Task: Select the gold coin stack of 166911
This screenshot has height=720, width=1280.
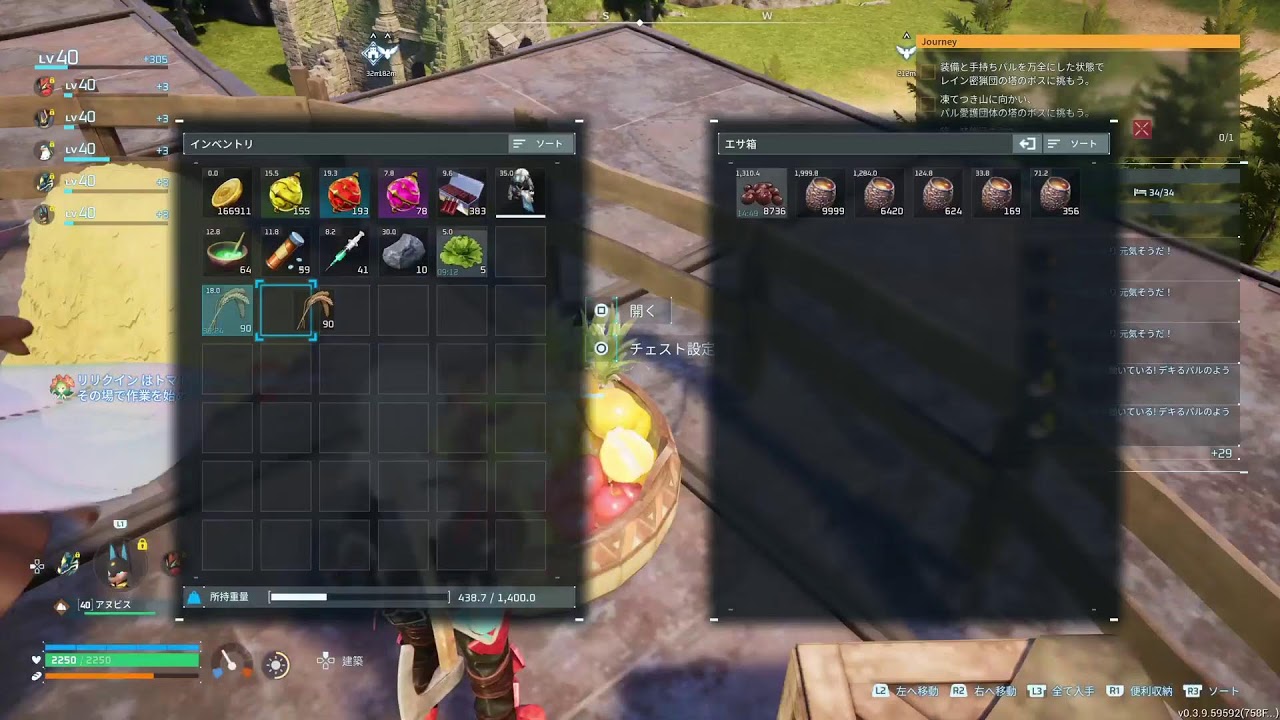Action: tap(228, 192)
